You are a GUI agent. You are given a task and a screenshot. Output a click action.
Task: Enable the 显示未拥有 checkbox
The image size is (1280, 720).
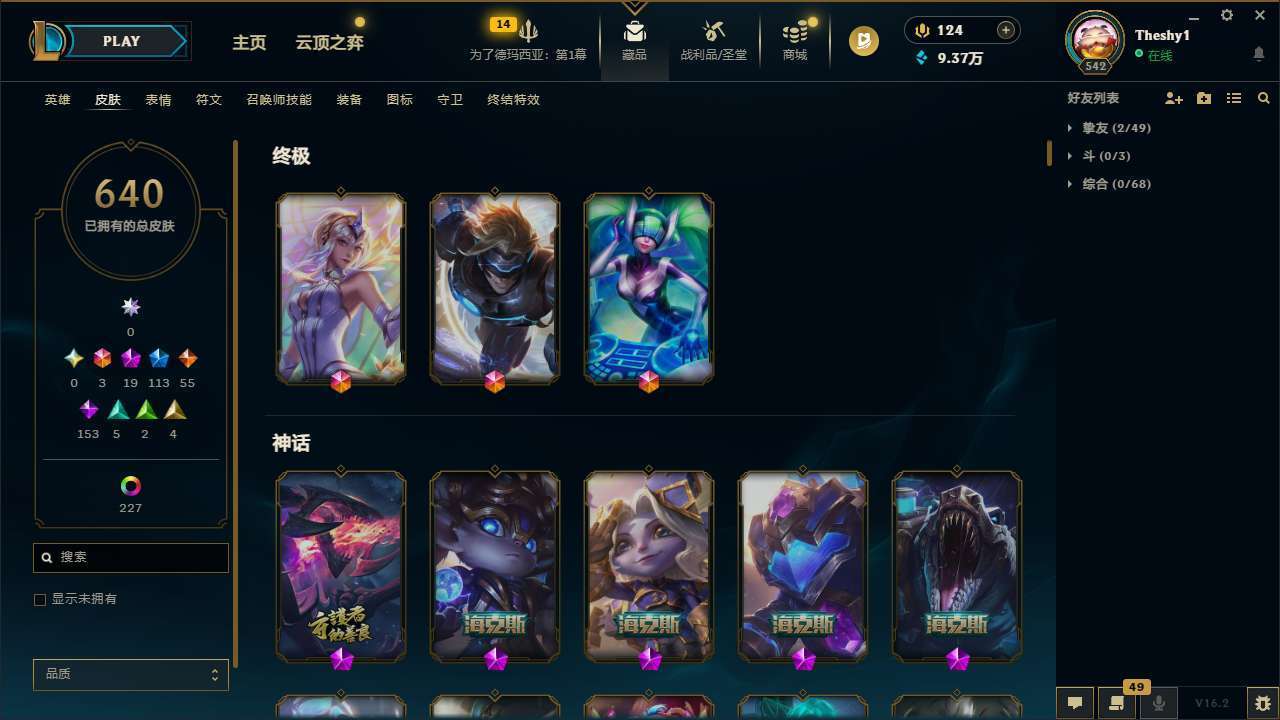click(x=40, y=599)
